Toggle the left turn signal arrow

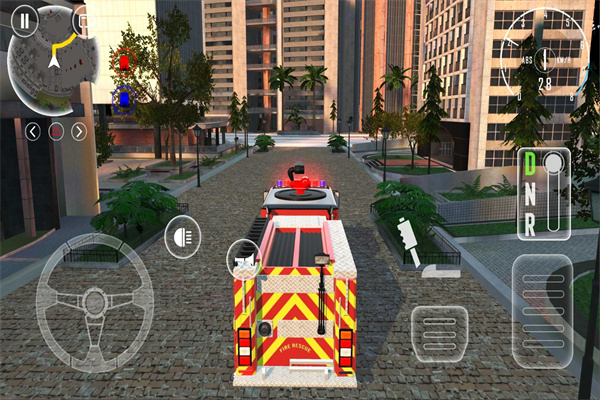33,131
